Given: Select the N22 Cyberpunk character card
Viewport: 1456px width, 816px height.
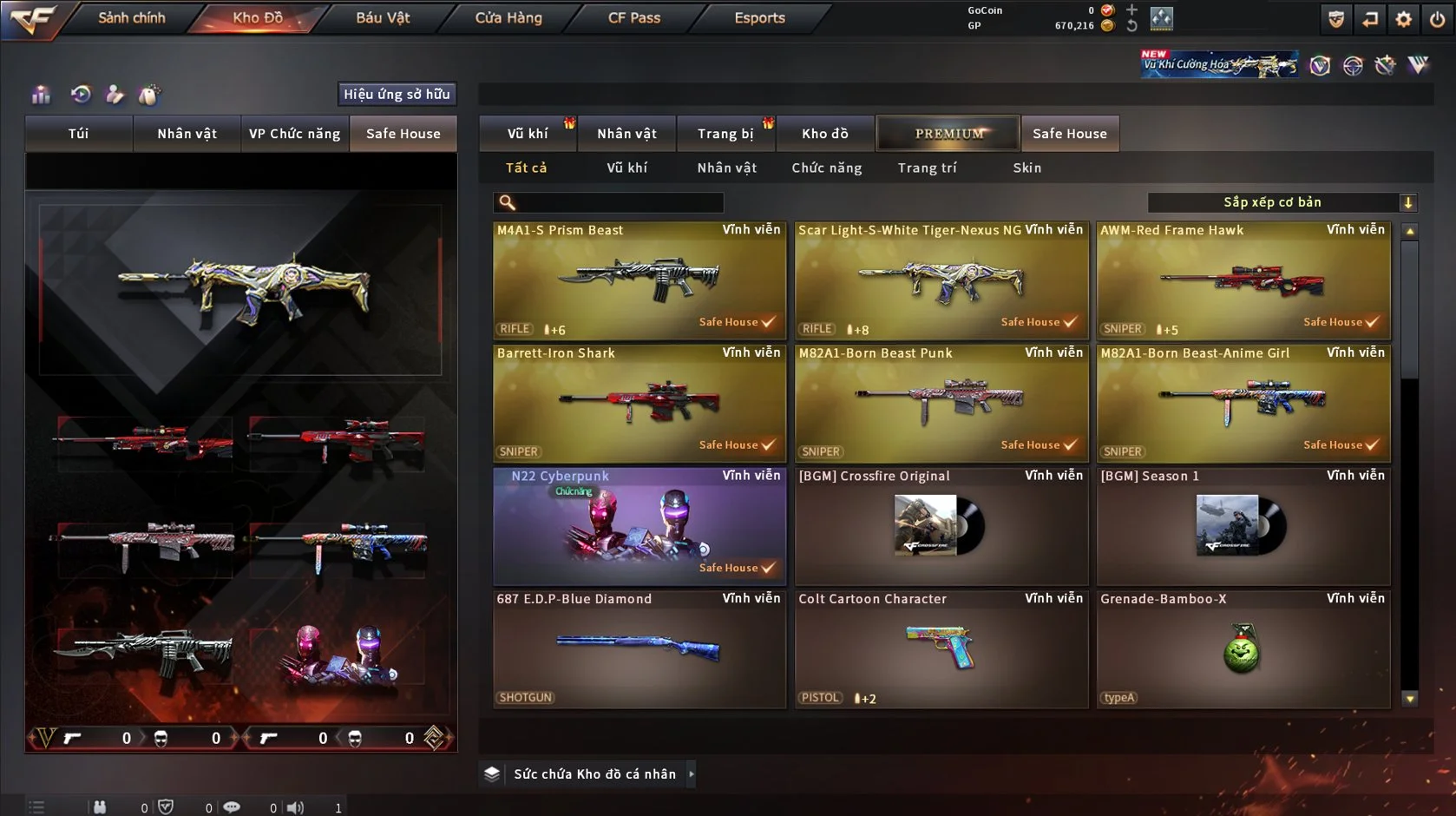Looking at the screenshot, I should click(639, 527).
